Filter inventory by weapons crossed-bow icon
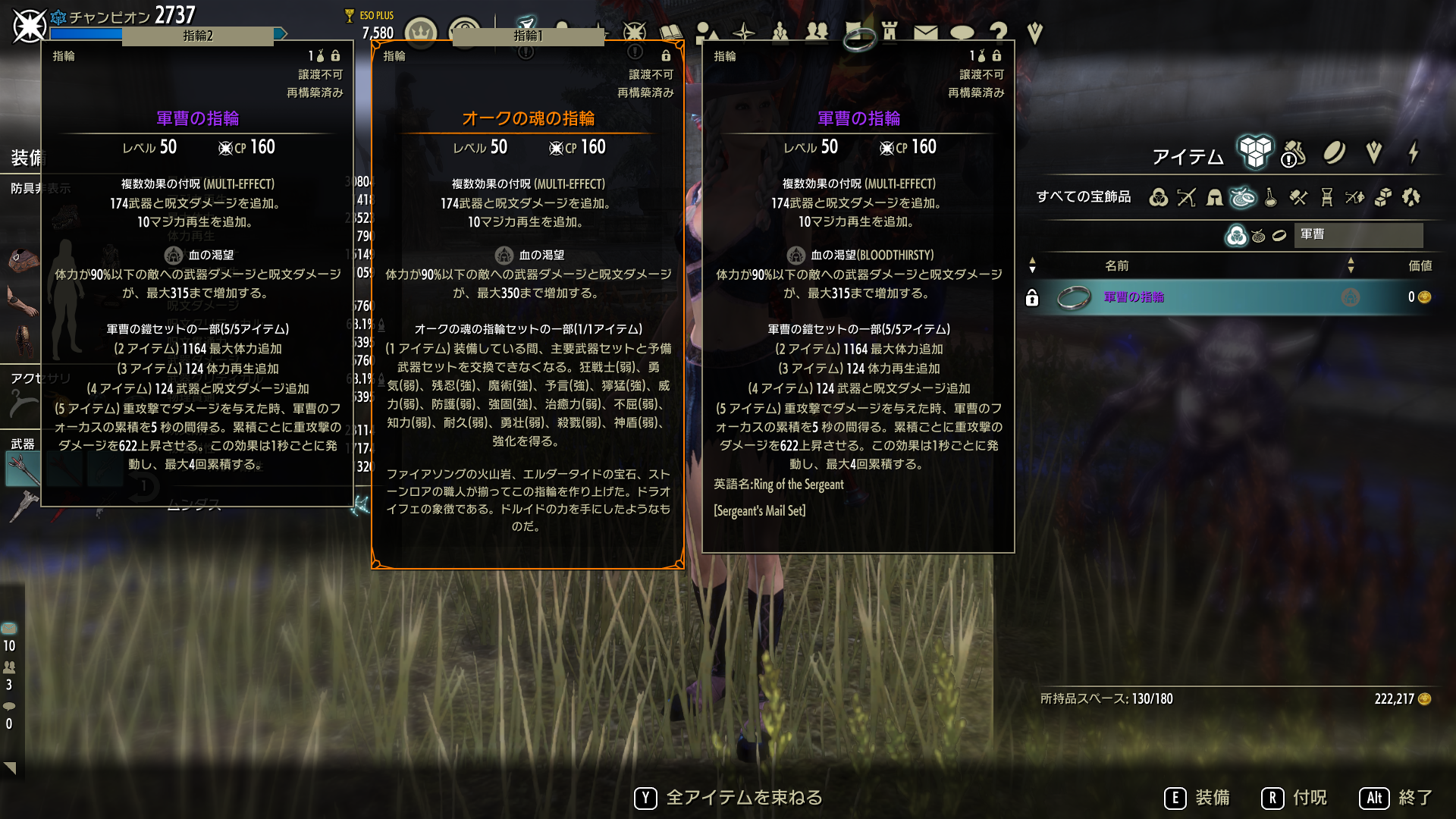This screenshot has height=819, width=1456. (x=1187, y=198)
